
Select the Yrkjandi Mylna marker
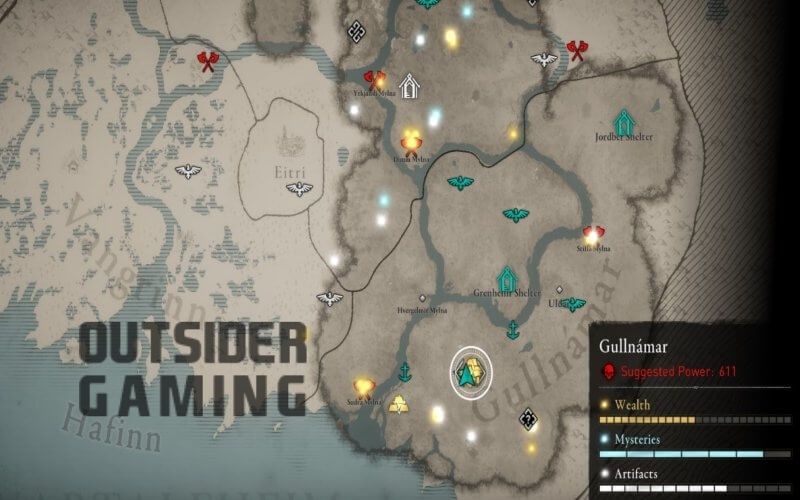pos(376,79)
